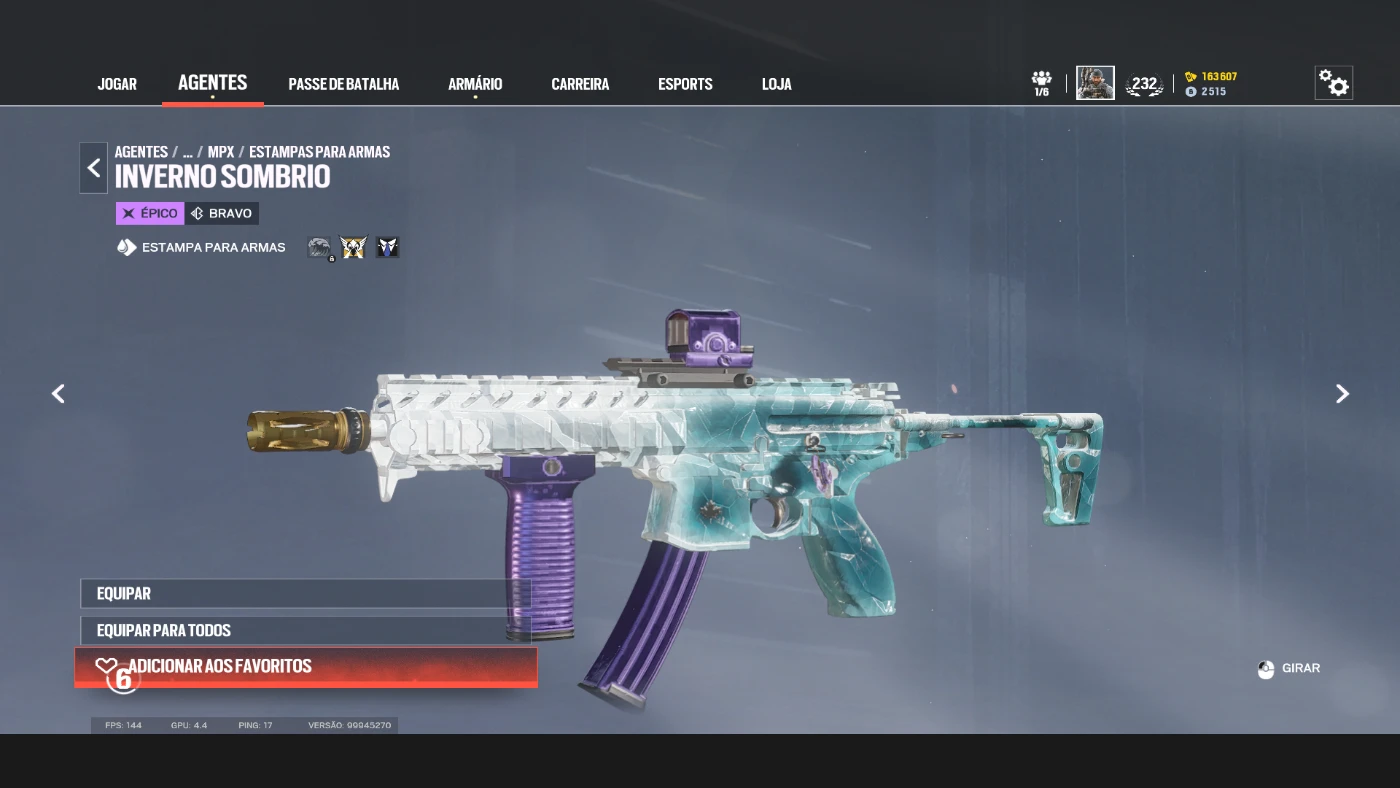1400x788 pixels.
Task: Go back using the back arrow button
Action: [x=94, y=168]
